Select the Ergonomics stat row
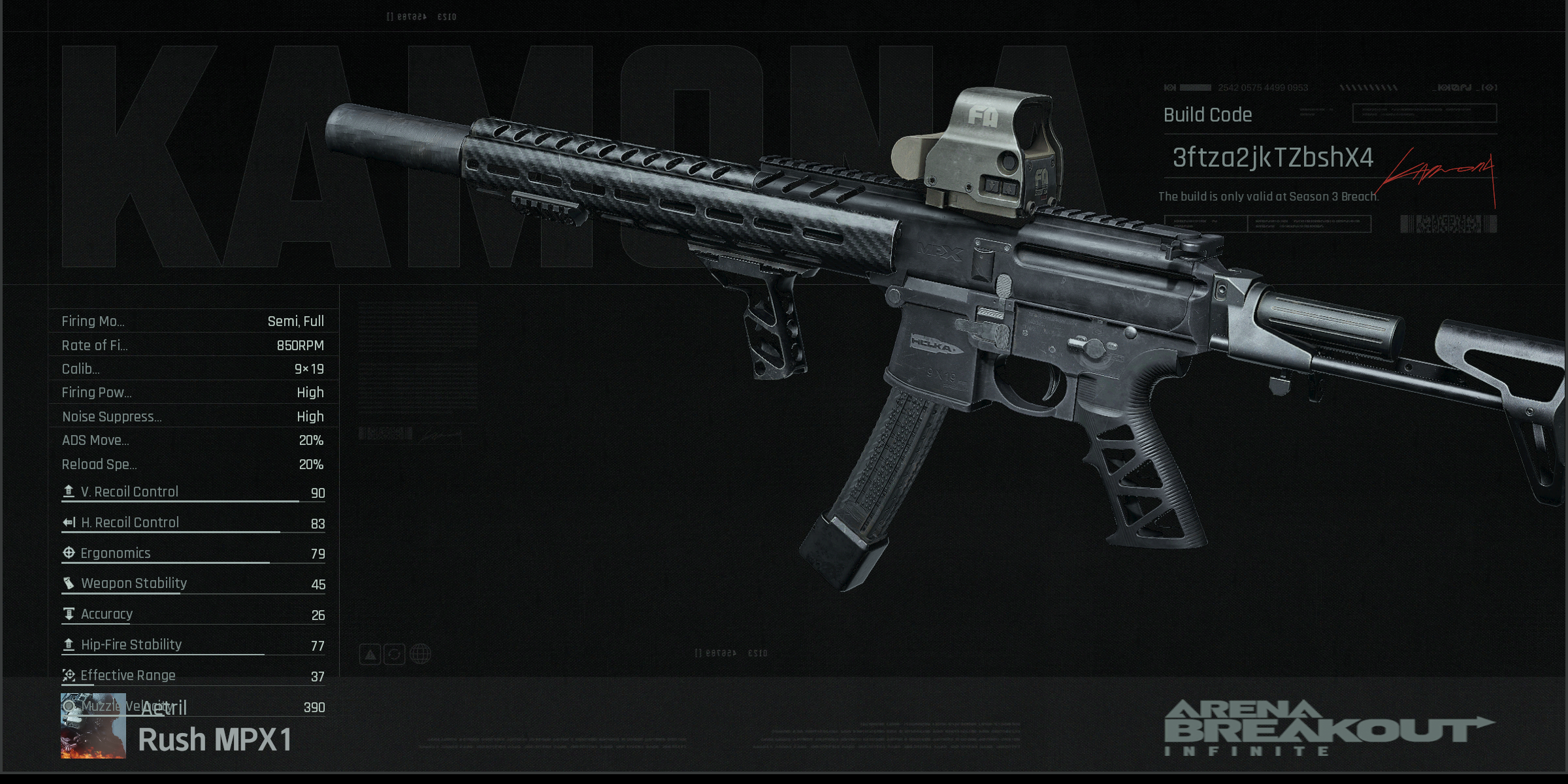1568x784 pixels. (x=193, y=553)
